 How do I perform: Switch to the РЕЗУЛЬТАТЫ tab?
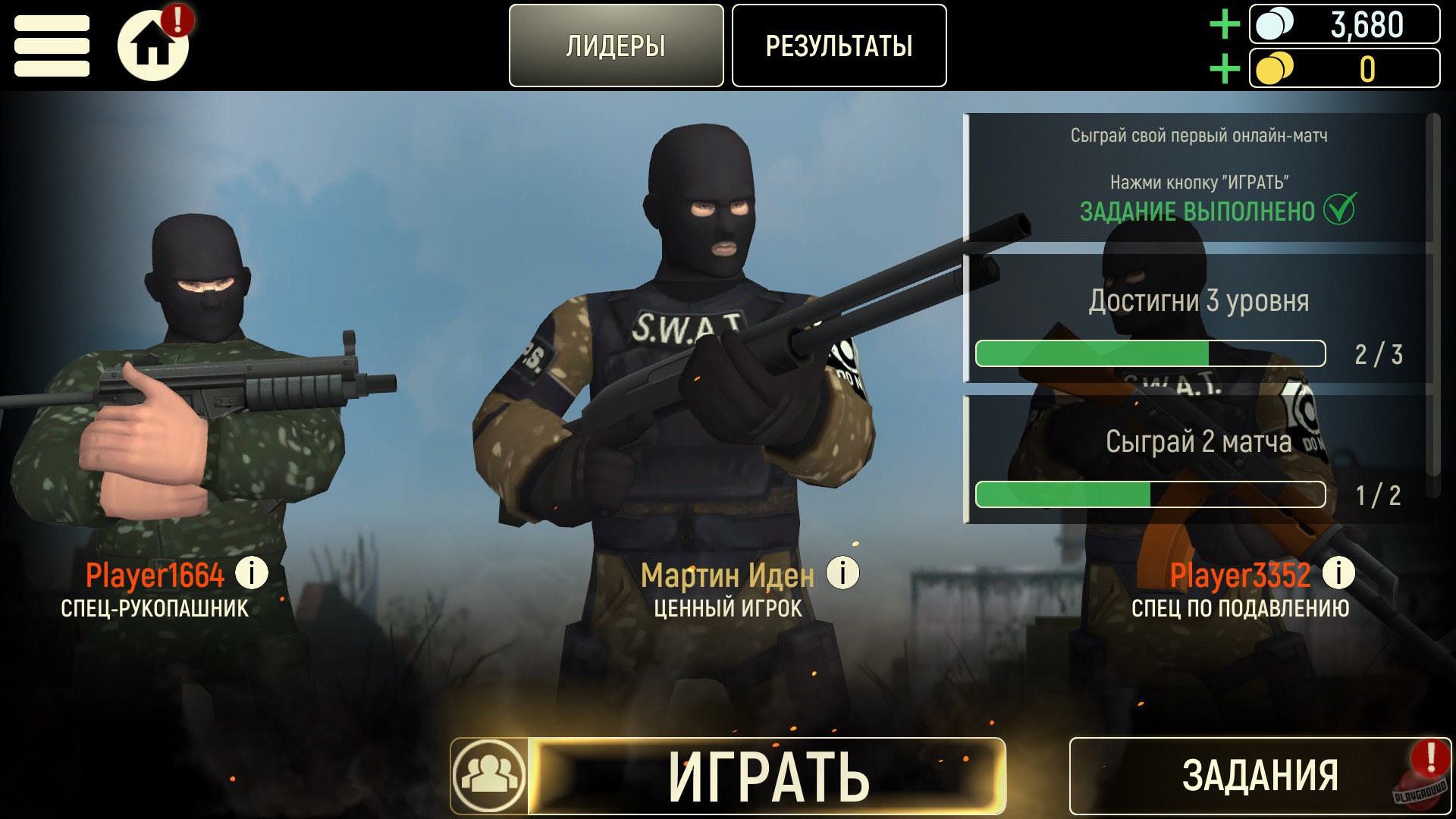[839, 45]
